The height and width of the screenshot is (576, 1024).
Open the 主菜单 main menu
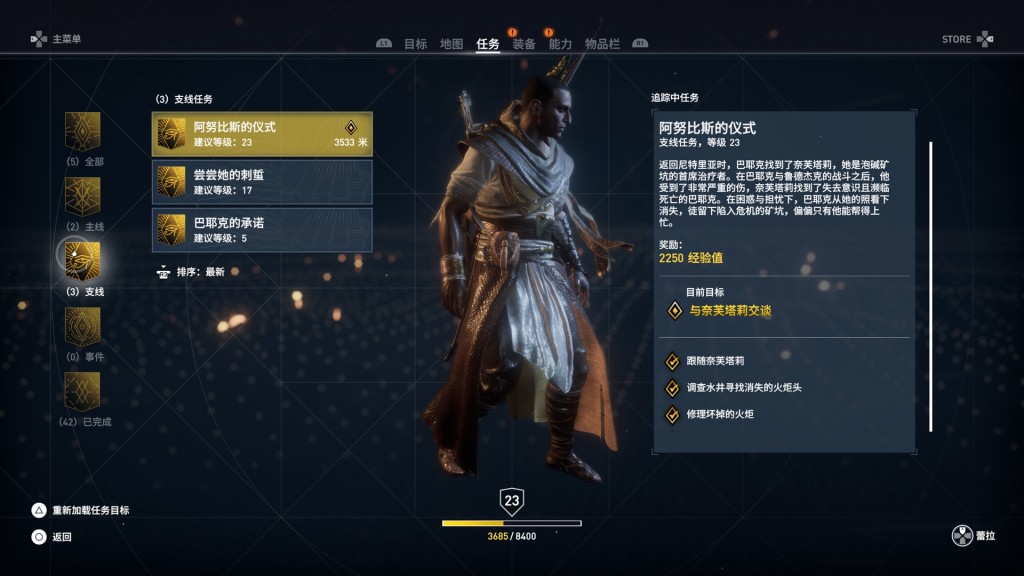tap(57, 39)
